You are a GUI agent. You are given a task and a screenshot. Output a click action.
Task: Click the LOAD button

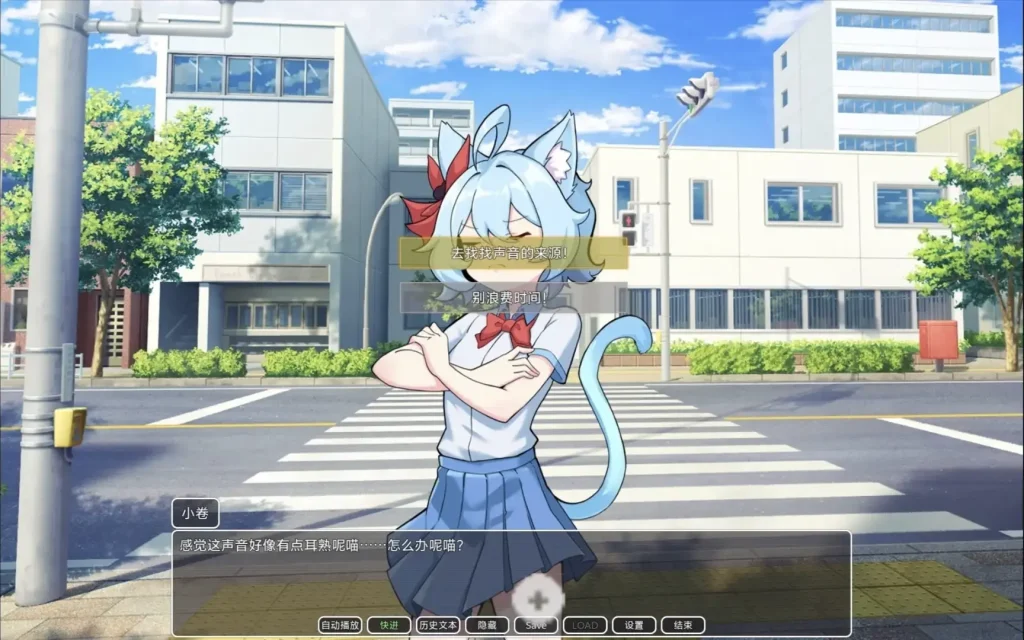point(585,625)
